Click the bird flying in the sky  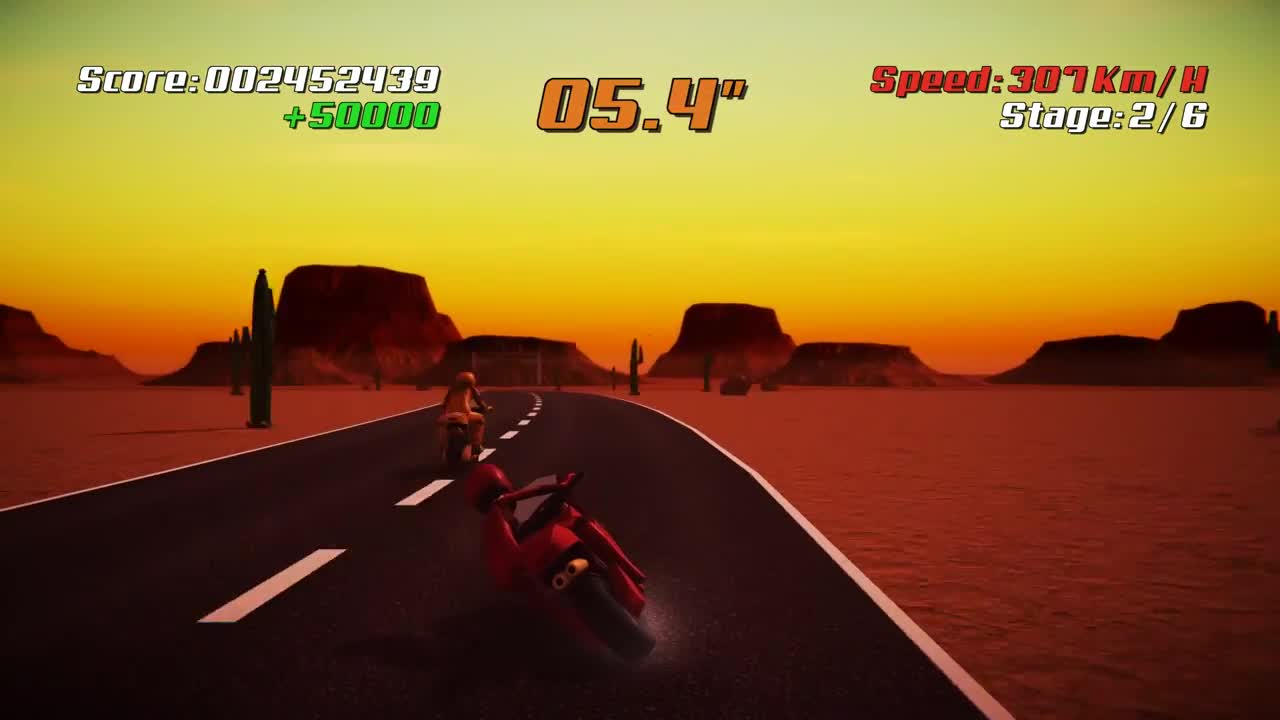pos(647,333)
